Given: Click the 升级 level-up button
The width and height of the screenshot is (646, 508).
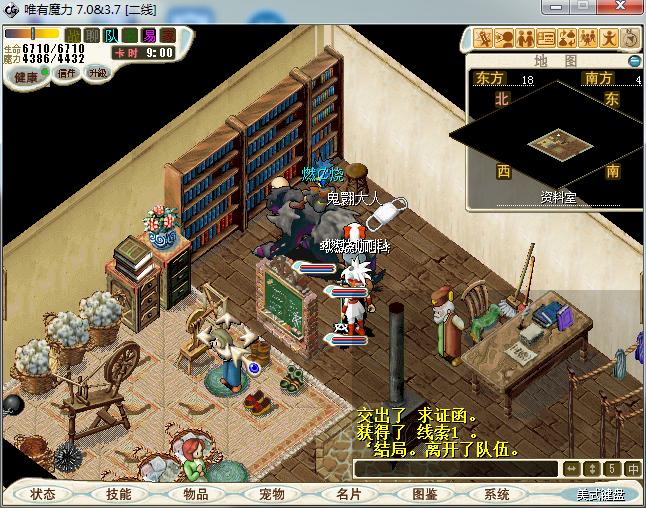Looking at the screenshot, I should (x=97, y=73).
